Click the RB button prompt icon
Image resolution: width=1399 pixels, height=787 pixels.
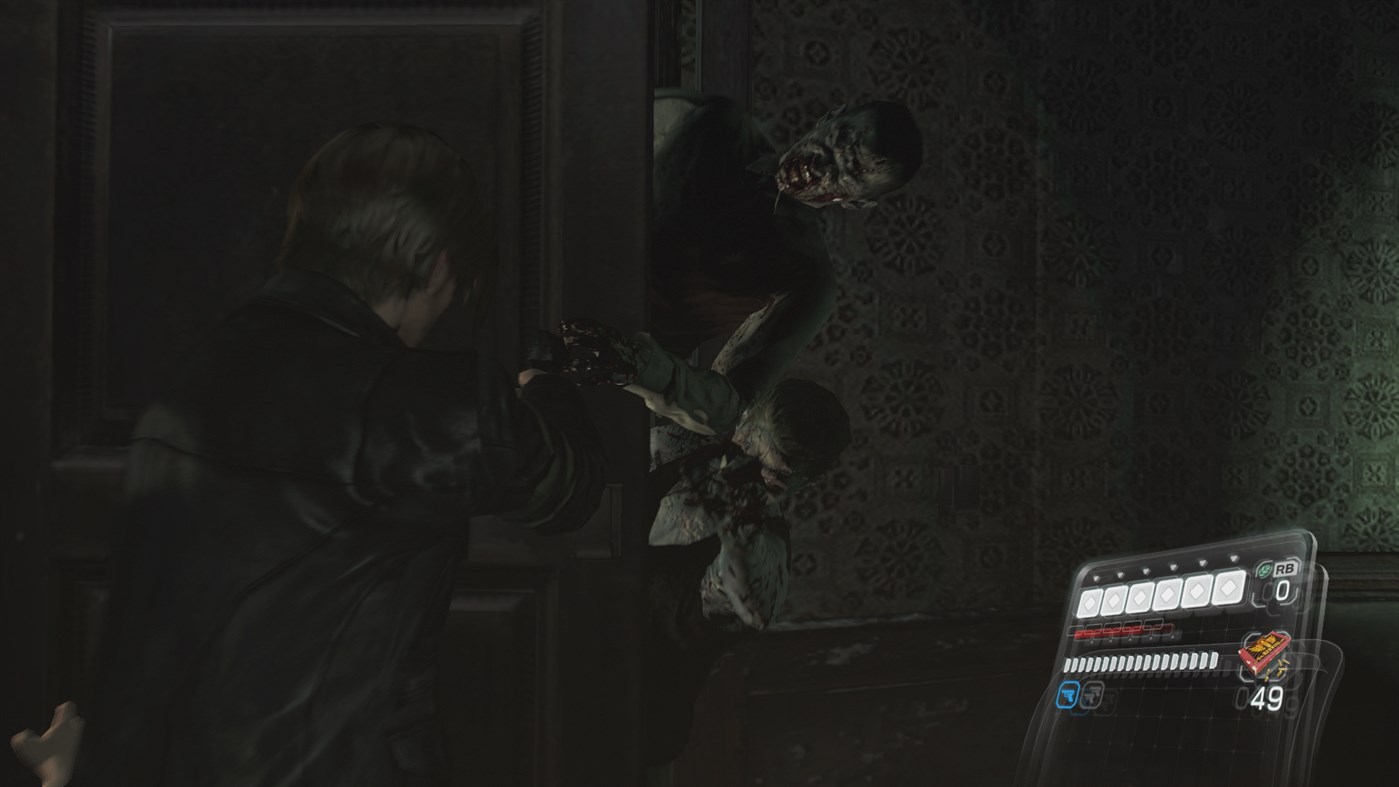[x=1285, y=569]
